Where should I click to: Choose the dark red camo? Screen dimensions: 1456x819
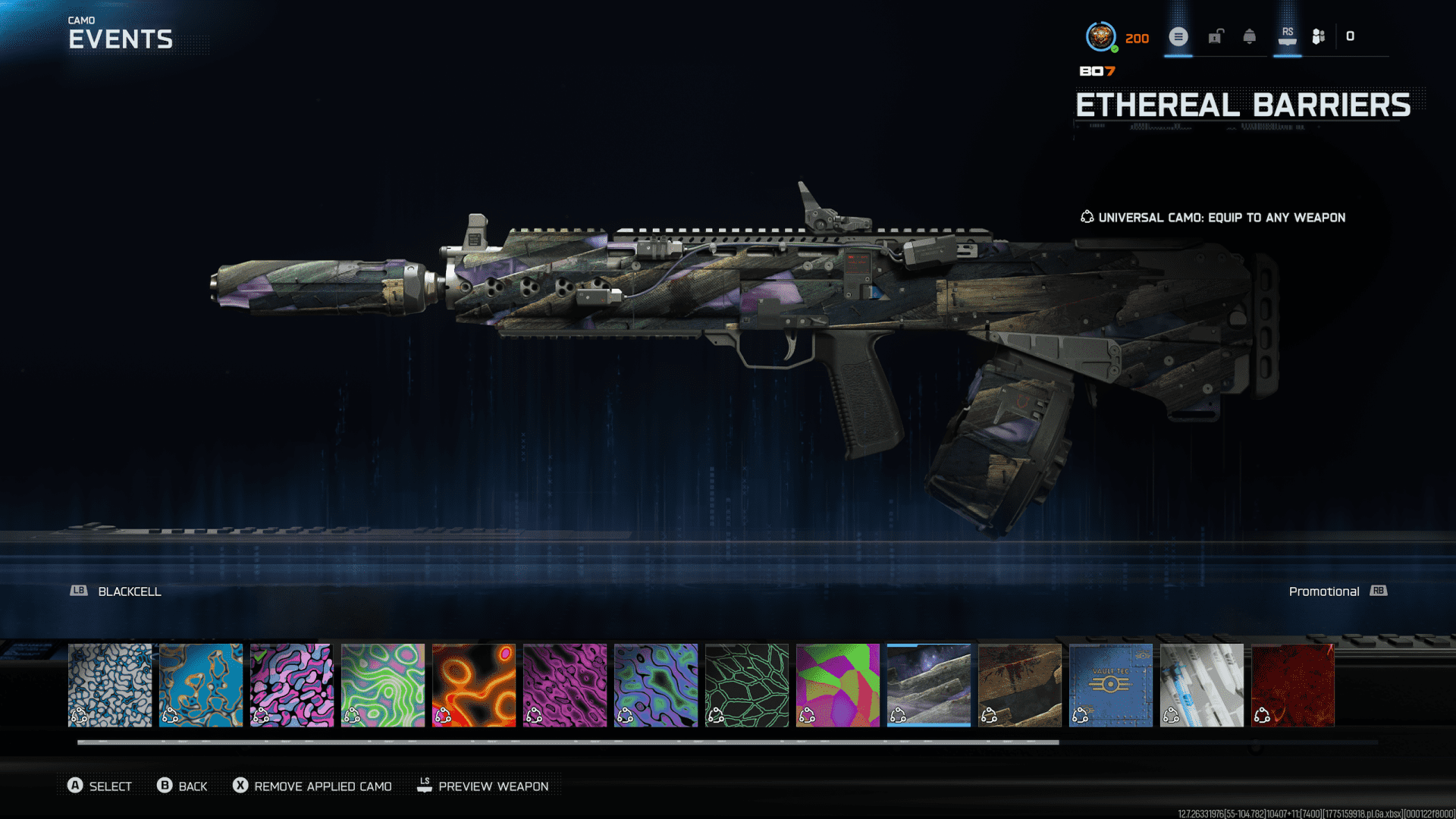(x=1293, y=685)
